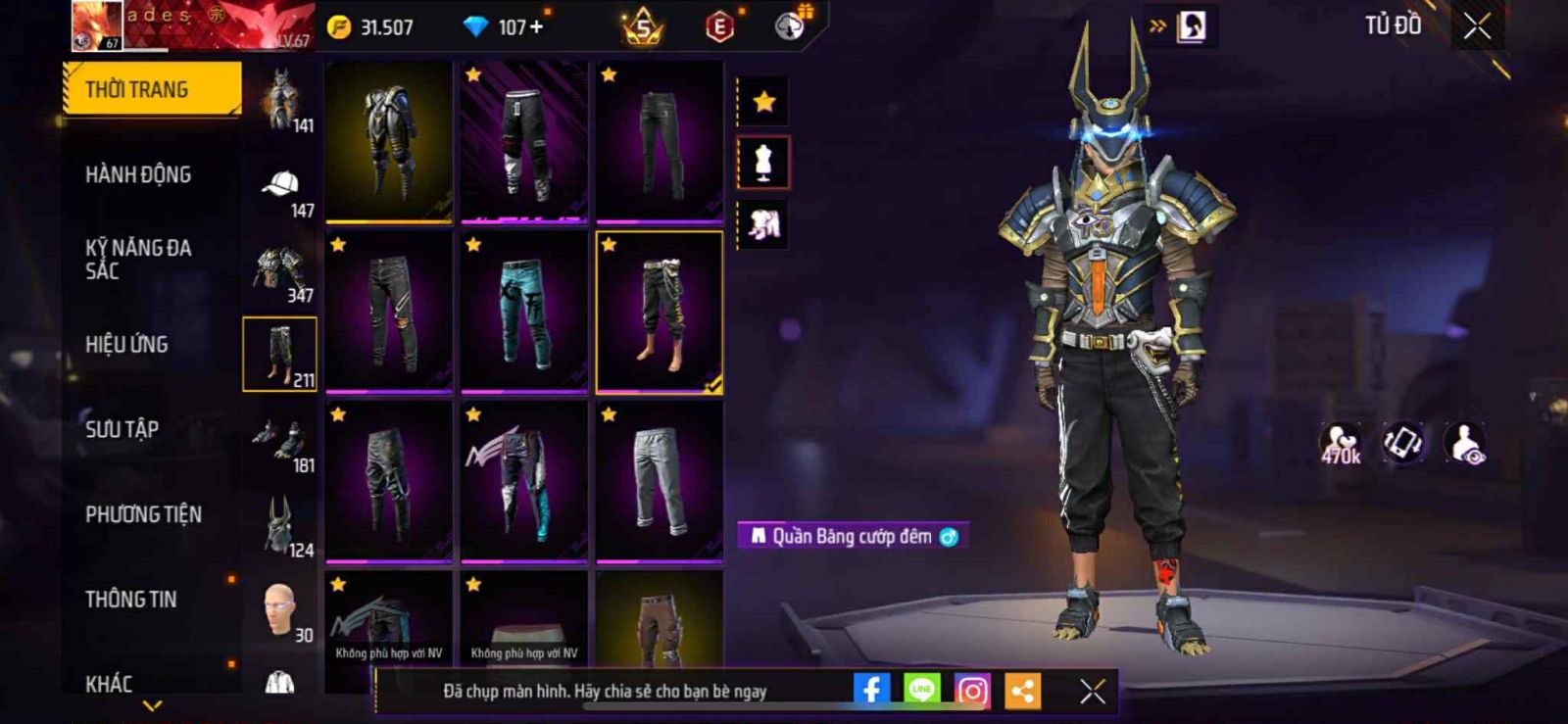The height and width of the screenshot is (724, 1568).
Task: Filter items by the star favorites button
Action: click(x=763, y=101)
